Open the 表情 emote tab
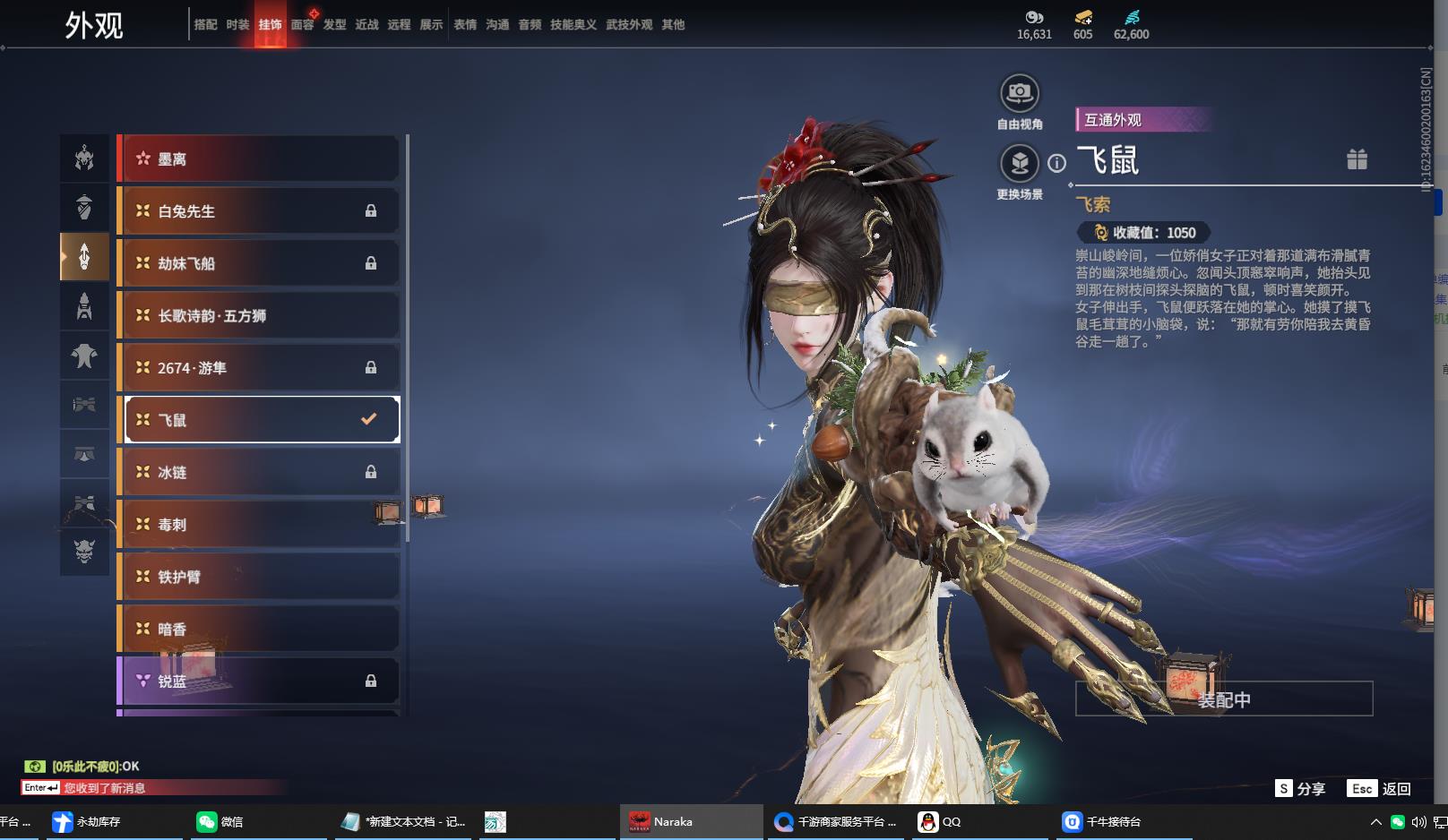This screenshot has width=1448, height=840. (x=465, y=25)
